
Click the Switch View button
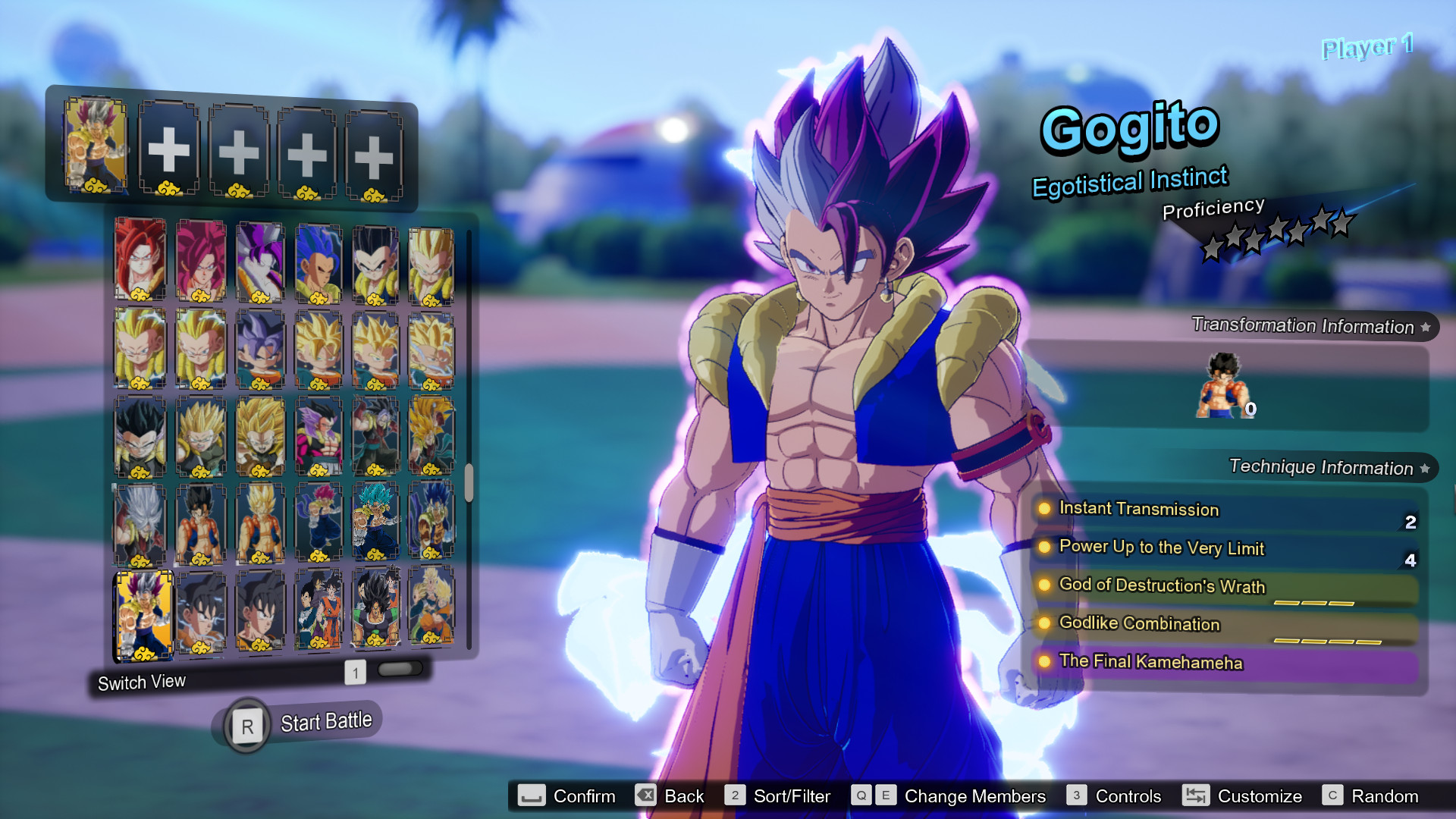[141, 681]
